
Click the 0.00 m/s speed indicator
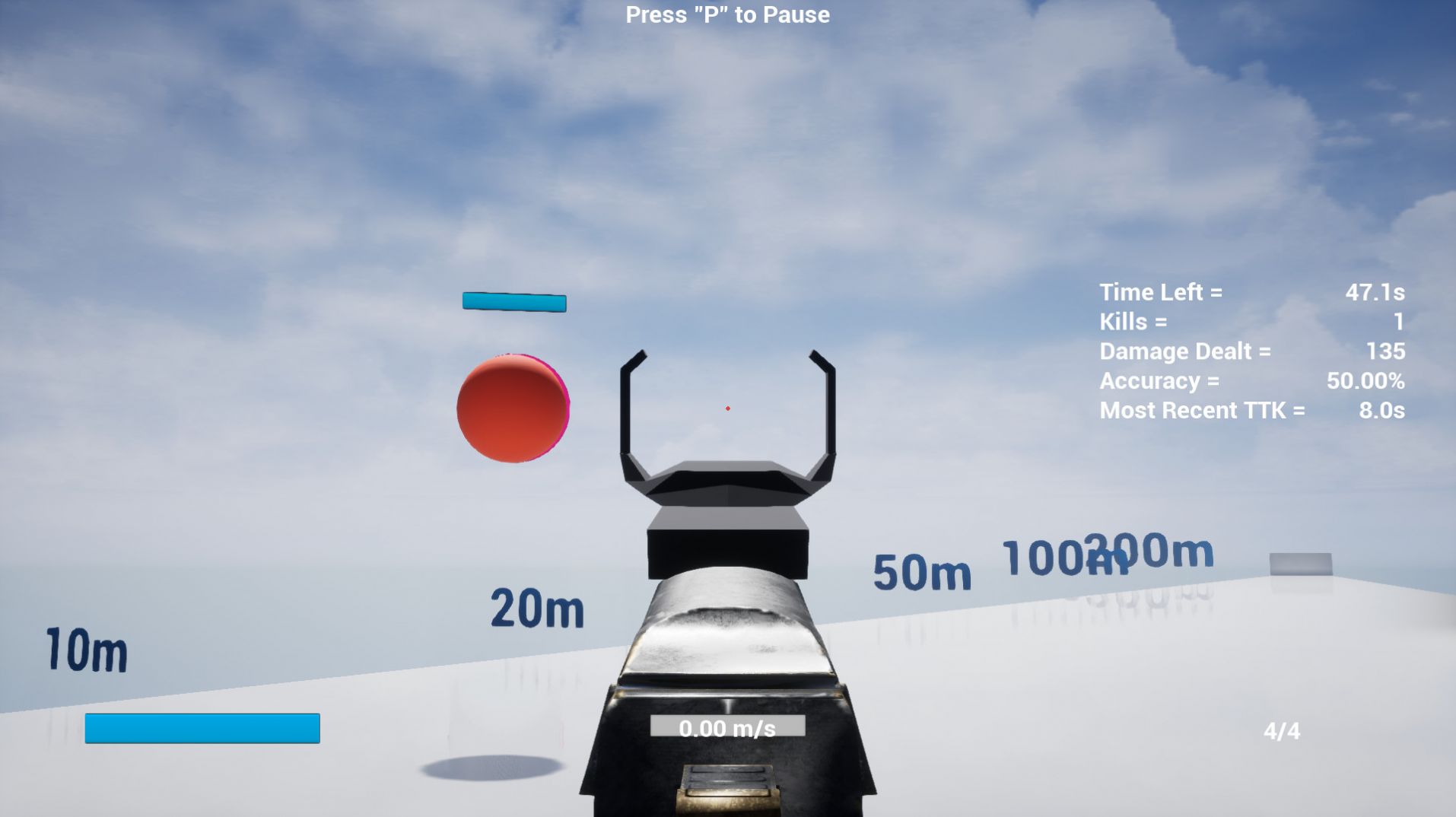727,728
